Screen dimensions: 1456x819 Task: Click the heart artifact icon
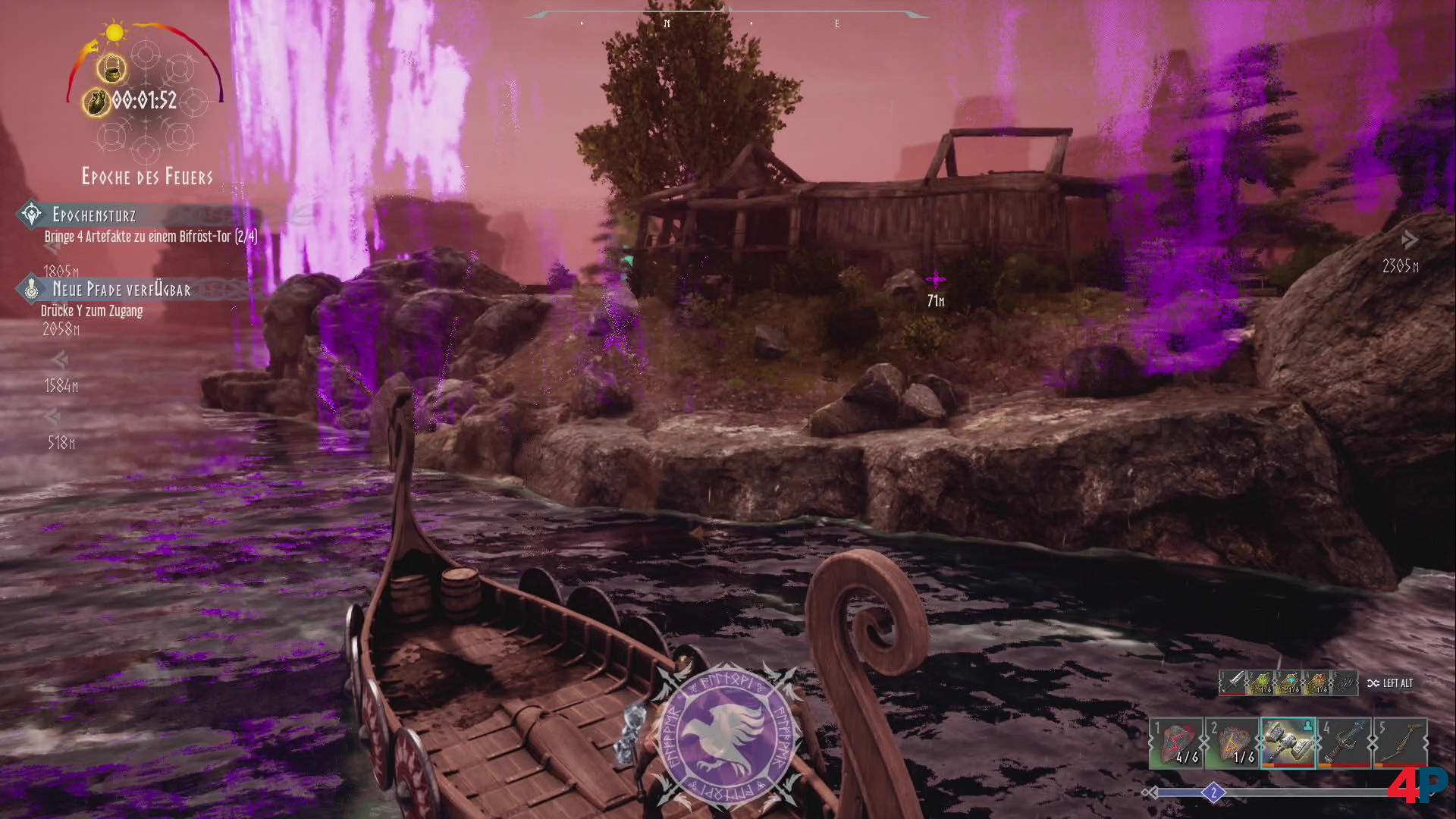[97, 102]
